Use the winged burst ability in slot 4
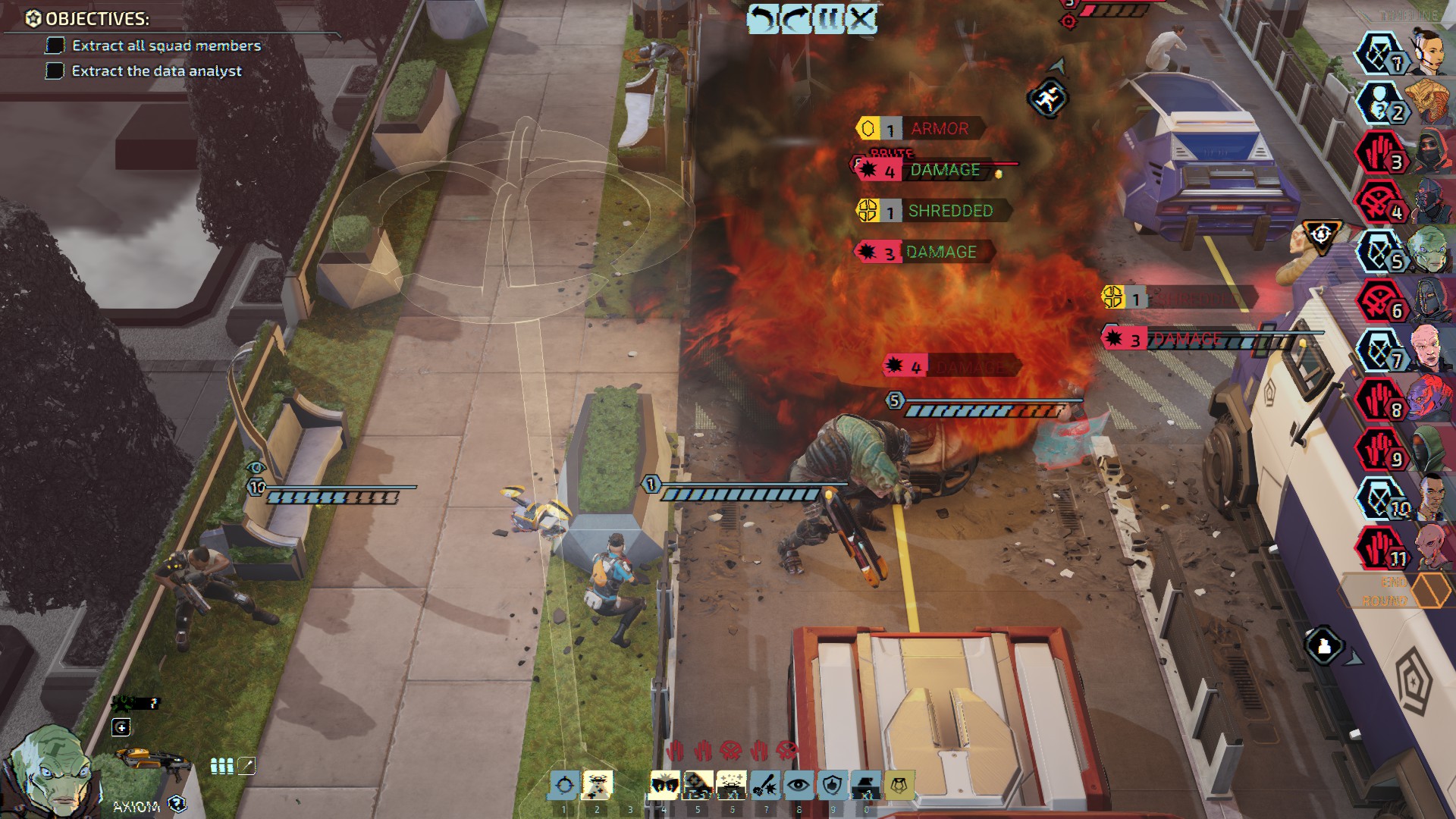Image resolution: width=1456 pixels, height=819 pixels. [x=665, y=786]
